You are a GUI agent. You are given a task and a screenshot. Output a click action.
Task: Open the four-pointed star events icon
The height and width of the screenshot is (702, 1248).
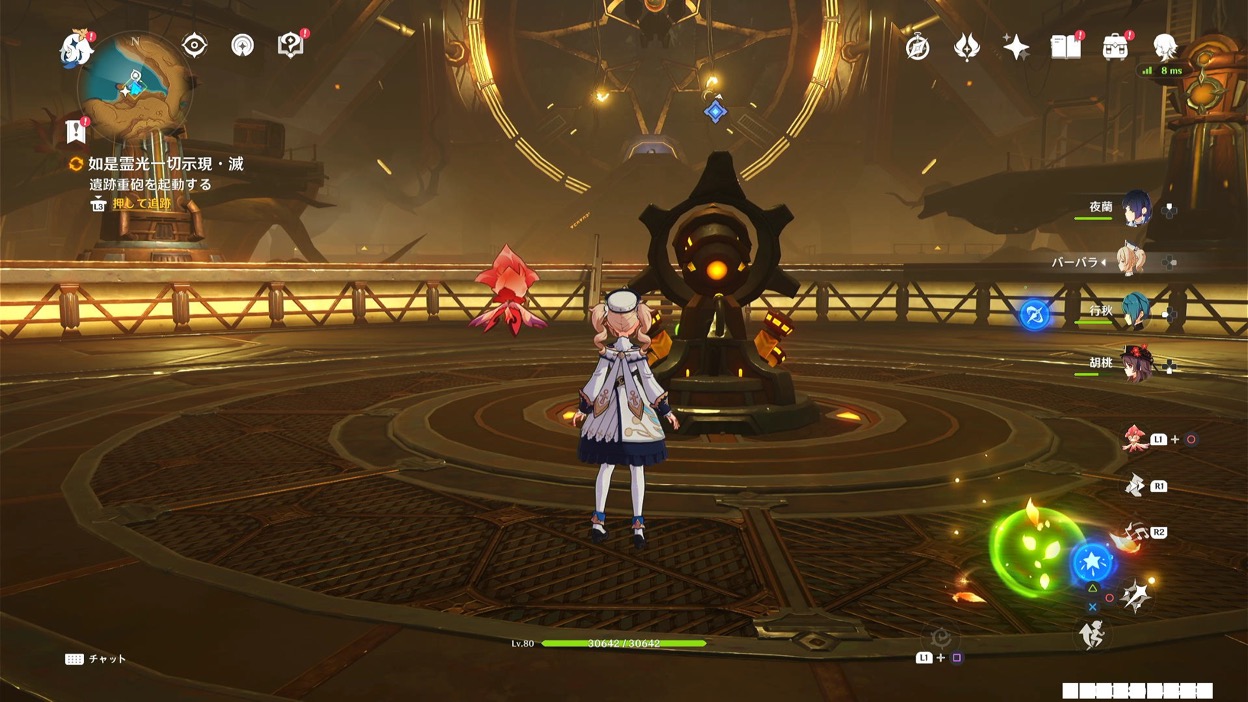coord(1016,47)
